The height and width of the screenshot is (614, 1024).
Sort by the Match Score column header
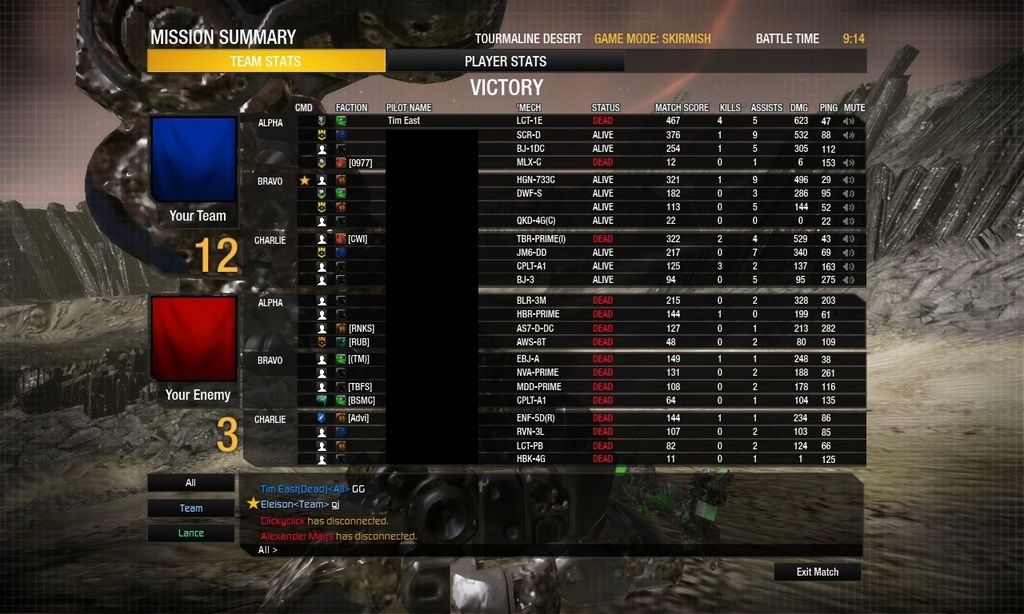click(x=681, y=107)
